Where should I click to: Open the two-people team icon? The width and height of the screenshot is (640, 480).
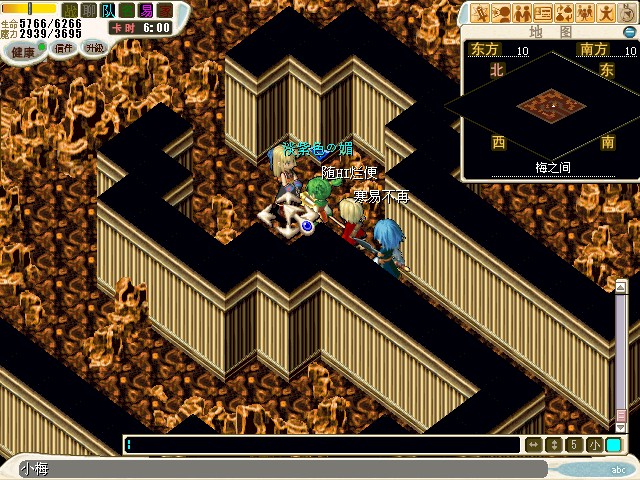522,13
